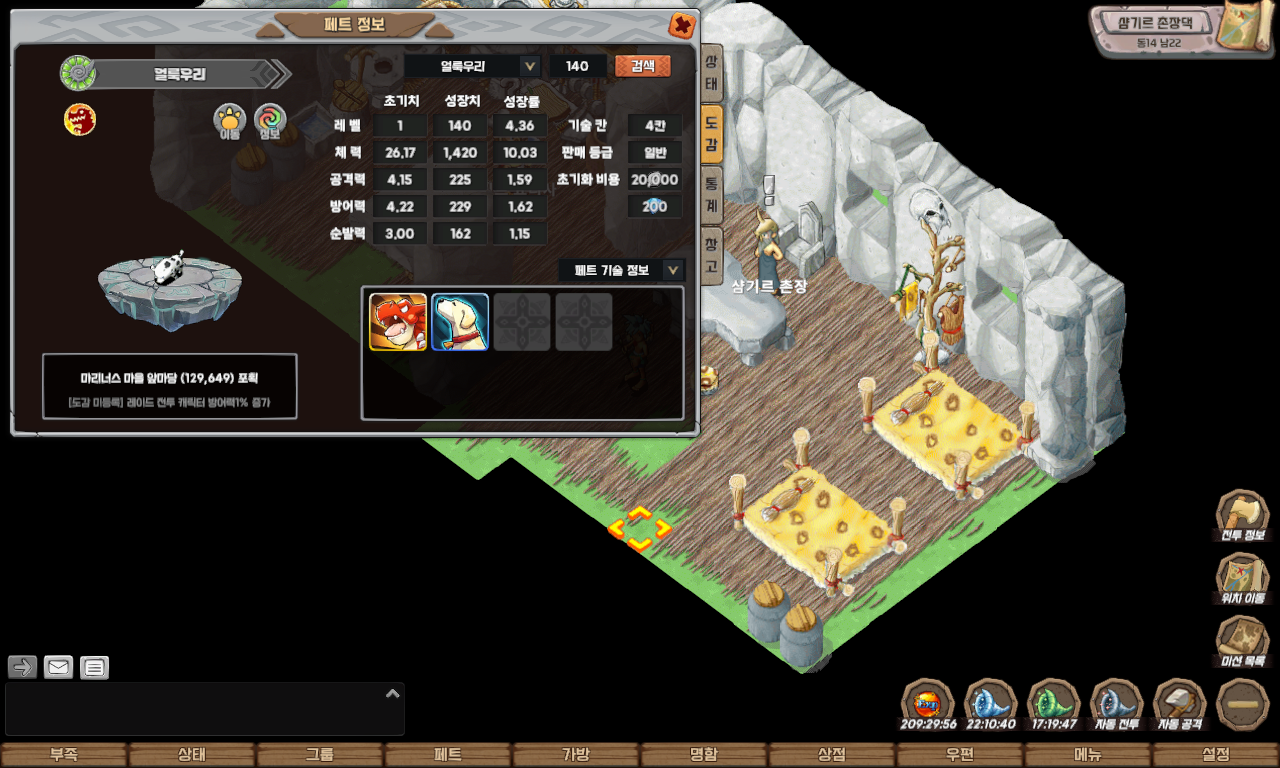Image resolution: width=1280 pixels, height=768 pixels.
Task: Open the 창고 side tab
Action: pos(711,256)
